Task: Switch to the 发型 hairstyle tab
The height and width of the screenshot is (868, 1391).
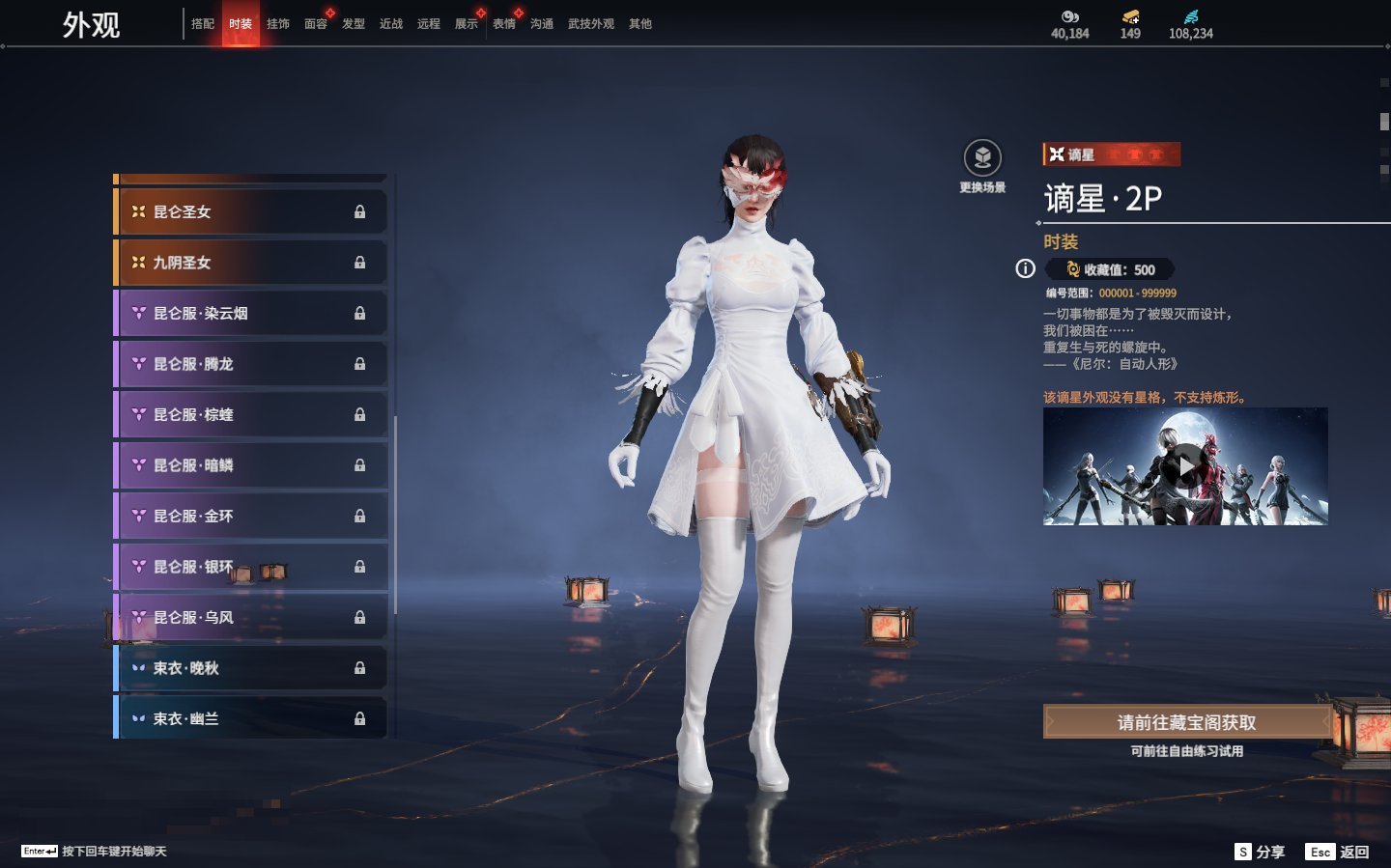Action: [354, 24]
